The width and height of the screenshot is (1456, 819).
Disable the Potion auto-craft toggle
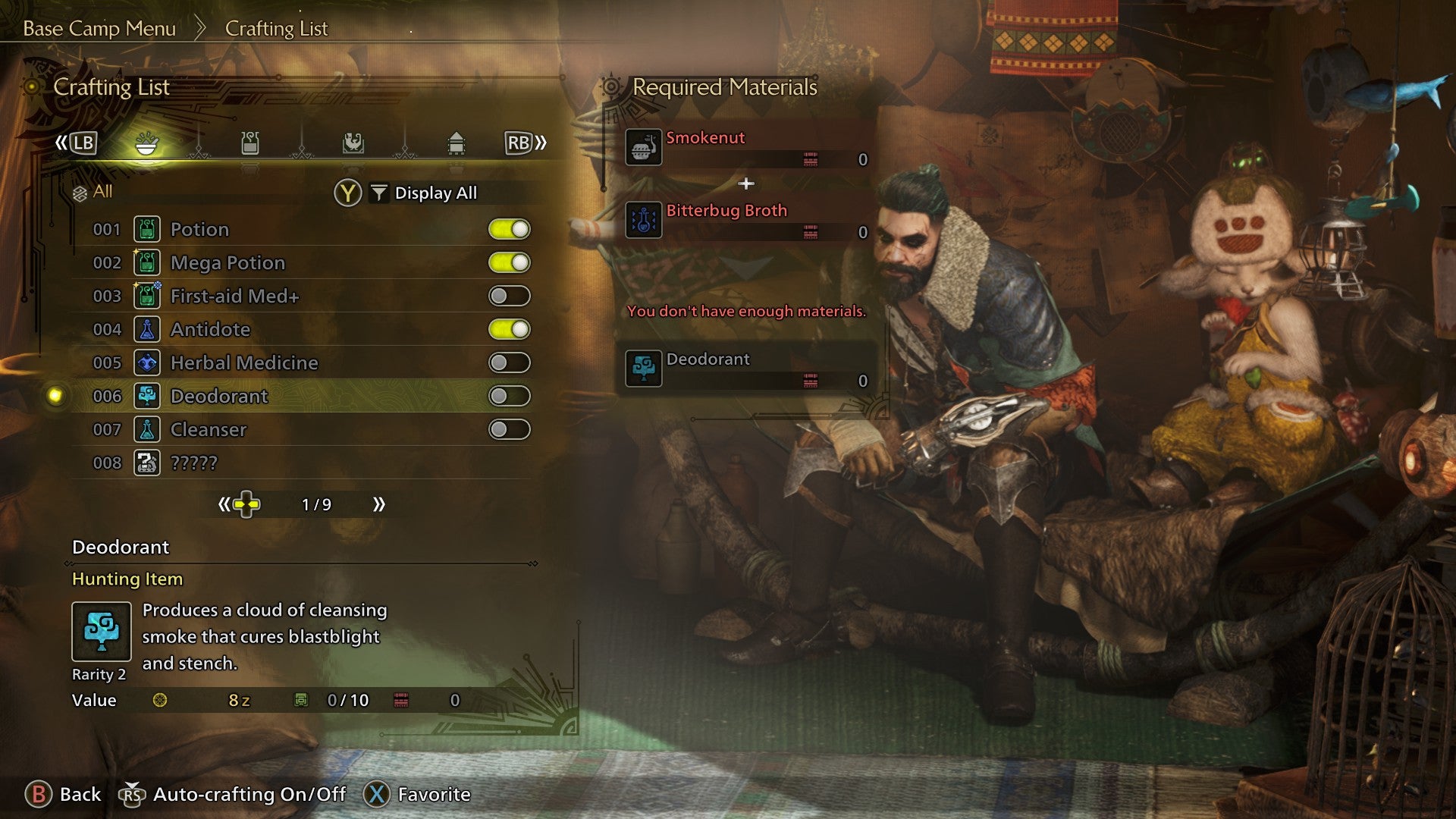(509, 229)
